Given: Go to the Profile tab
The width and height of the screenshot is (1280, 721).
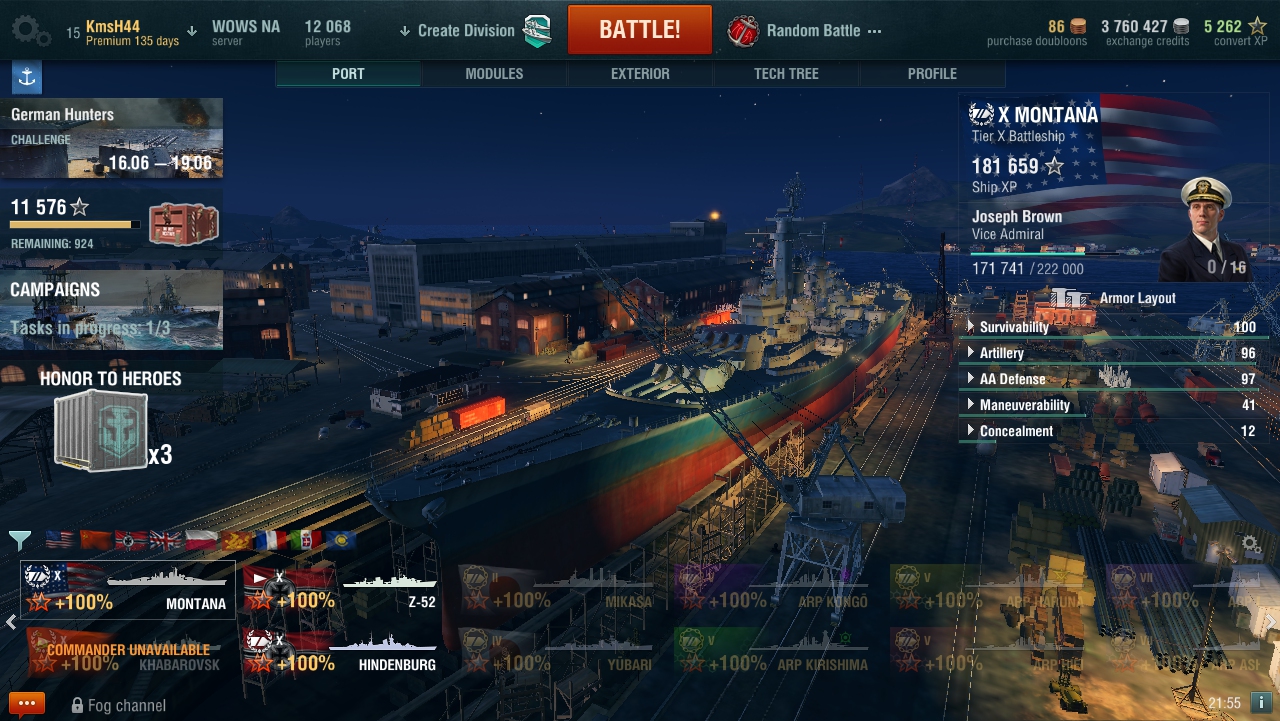Looking at the screenshot, I should [x=932, y=74].
